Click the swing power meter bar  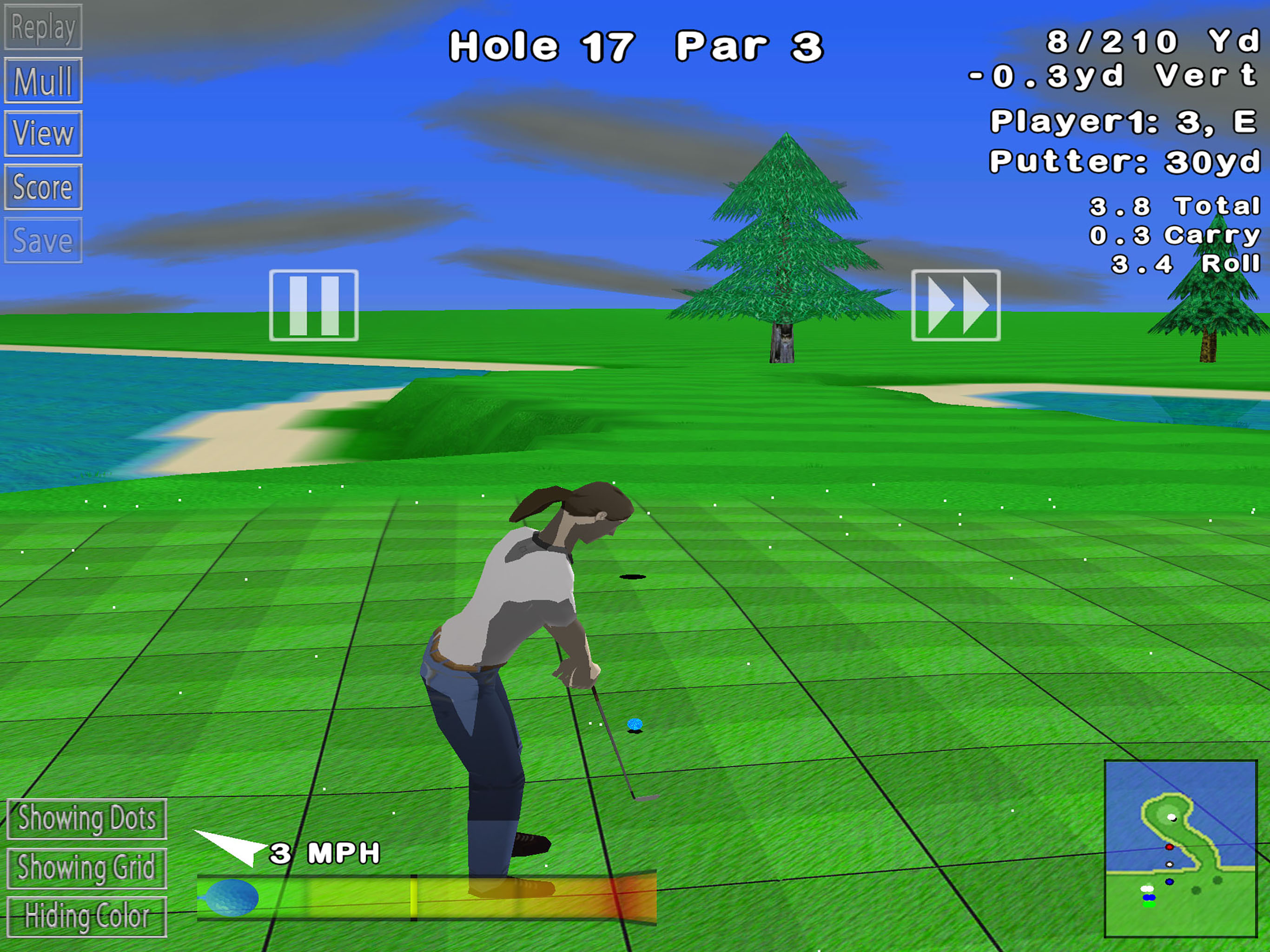click(427, 899)
